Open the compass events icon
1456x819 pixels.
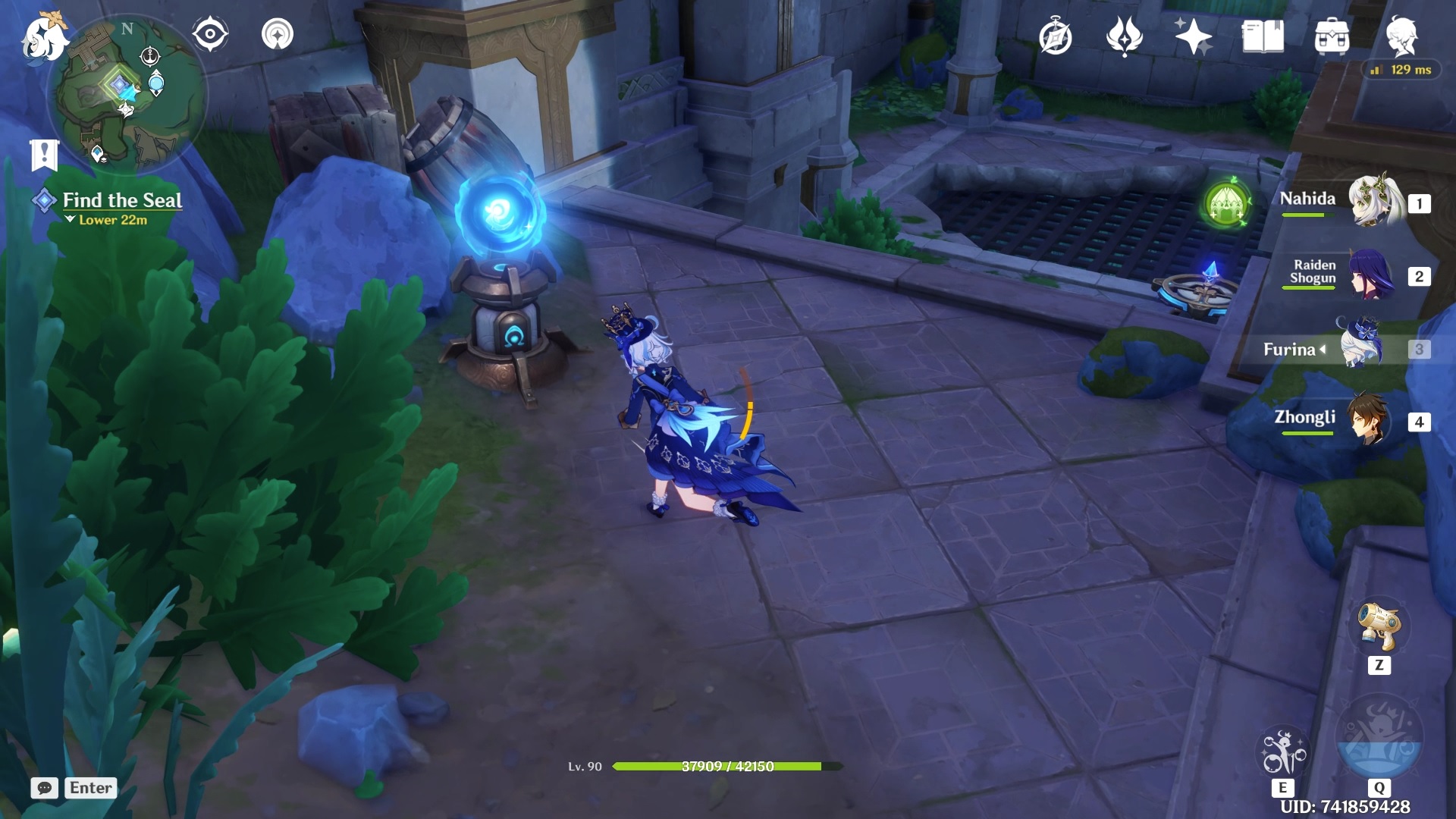click(x=1055, y=36)
